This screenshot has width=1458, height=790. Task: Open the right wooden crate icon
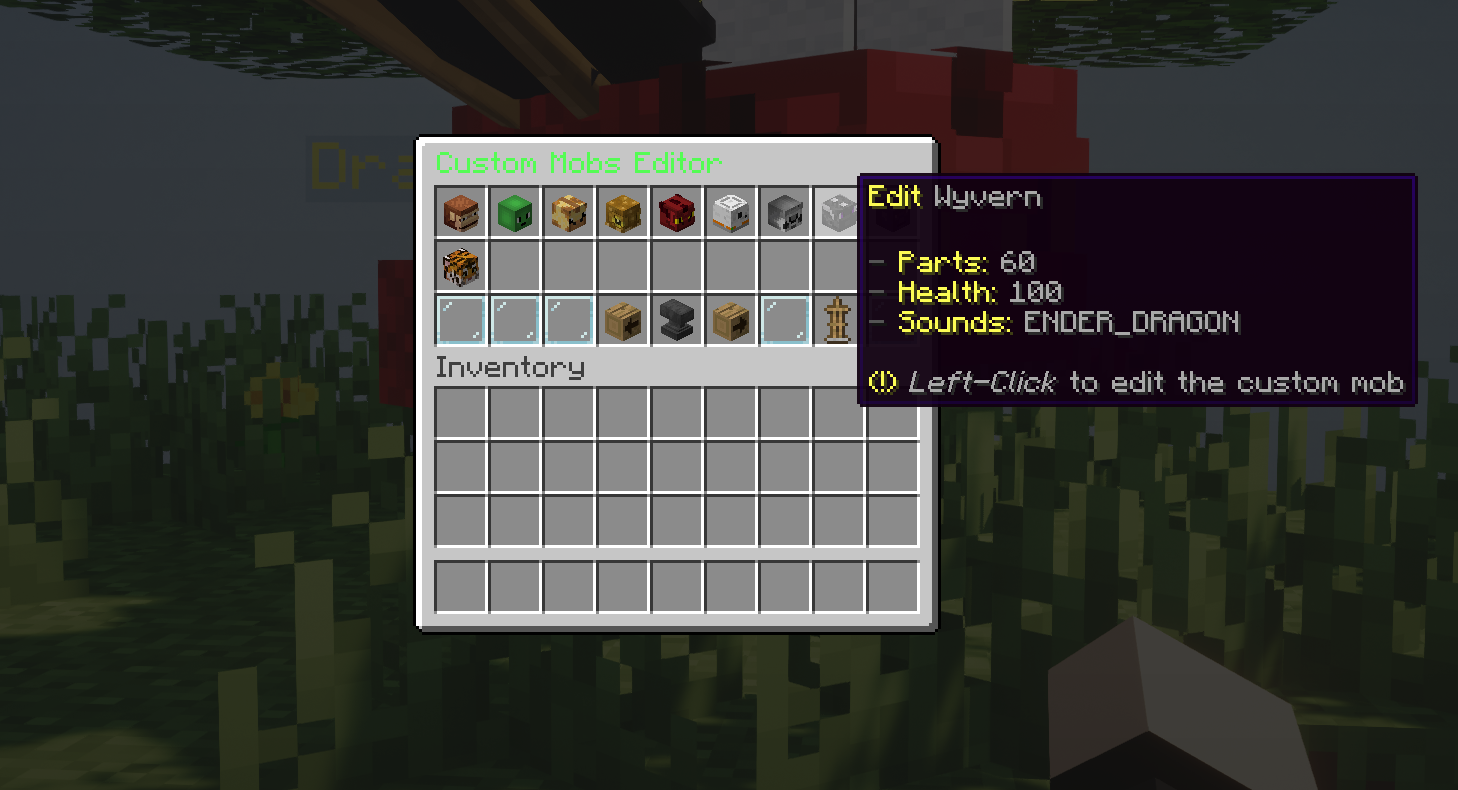click(x=730, y=320)
